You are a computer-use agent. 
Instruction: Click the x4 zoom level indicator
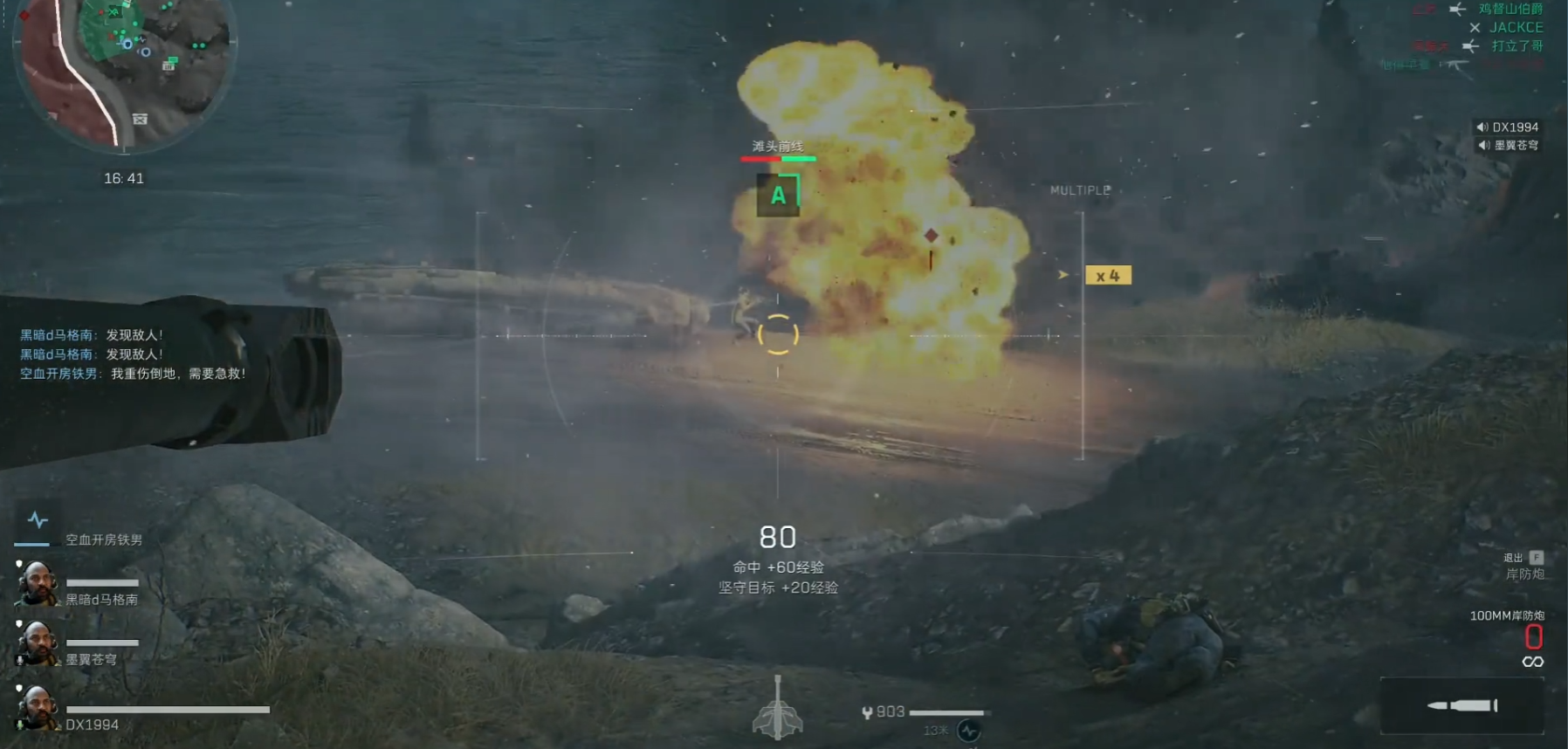click(x=1107, y=276)
